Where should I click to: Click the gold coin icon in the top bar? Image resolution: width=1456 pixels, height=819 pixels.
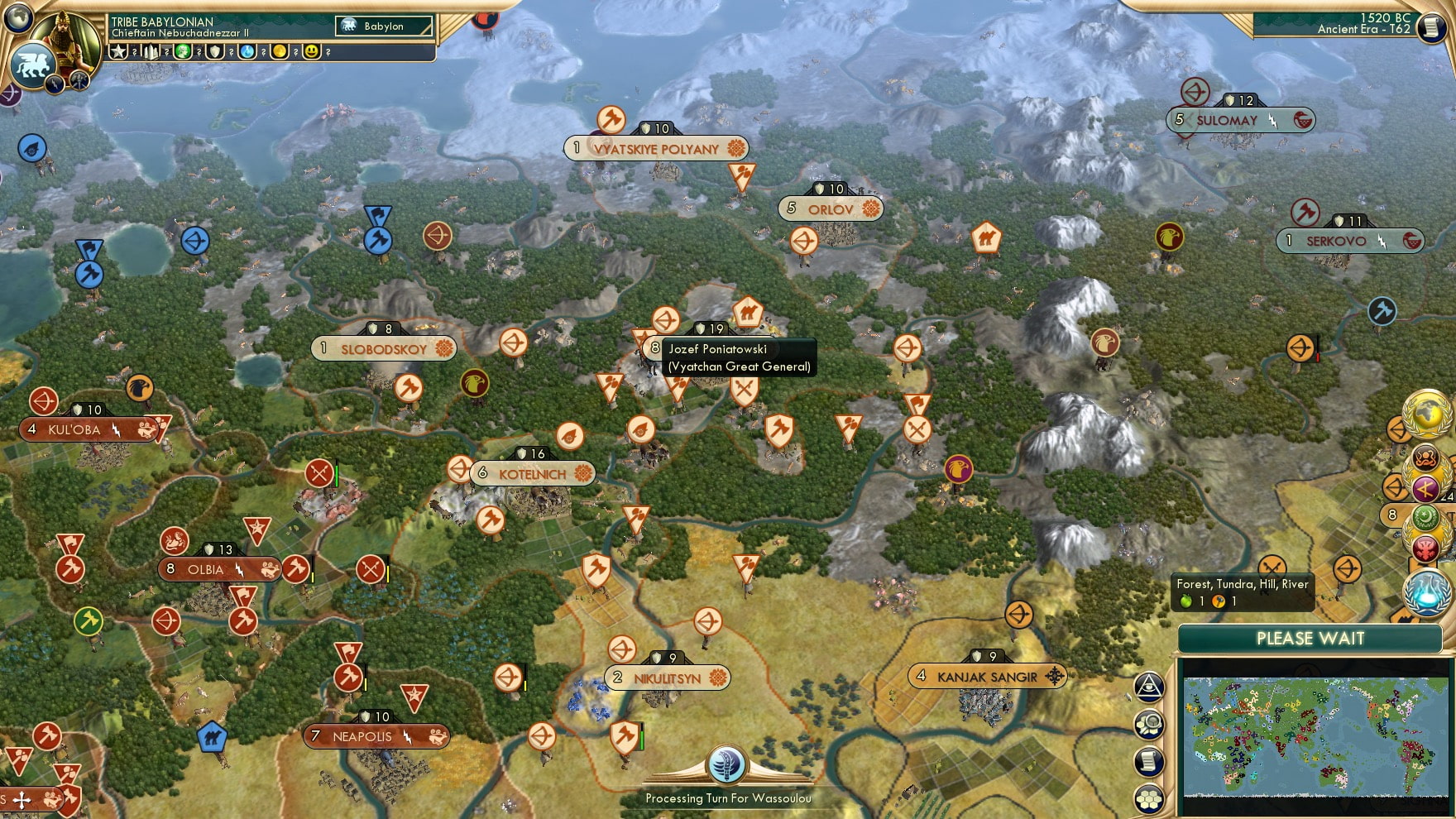(278, 51)
